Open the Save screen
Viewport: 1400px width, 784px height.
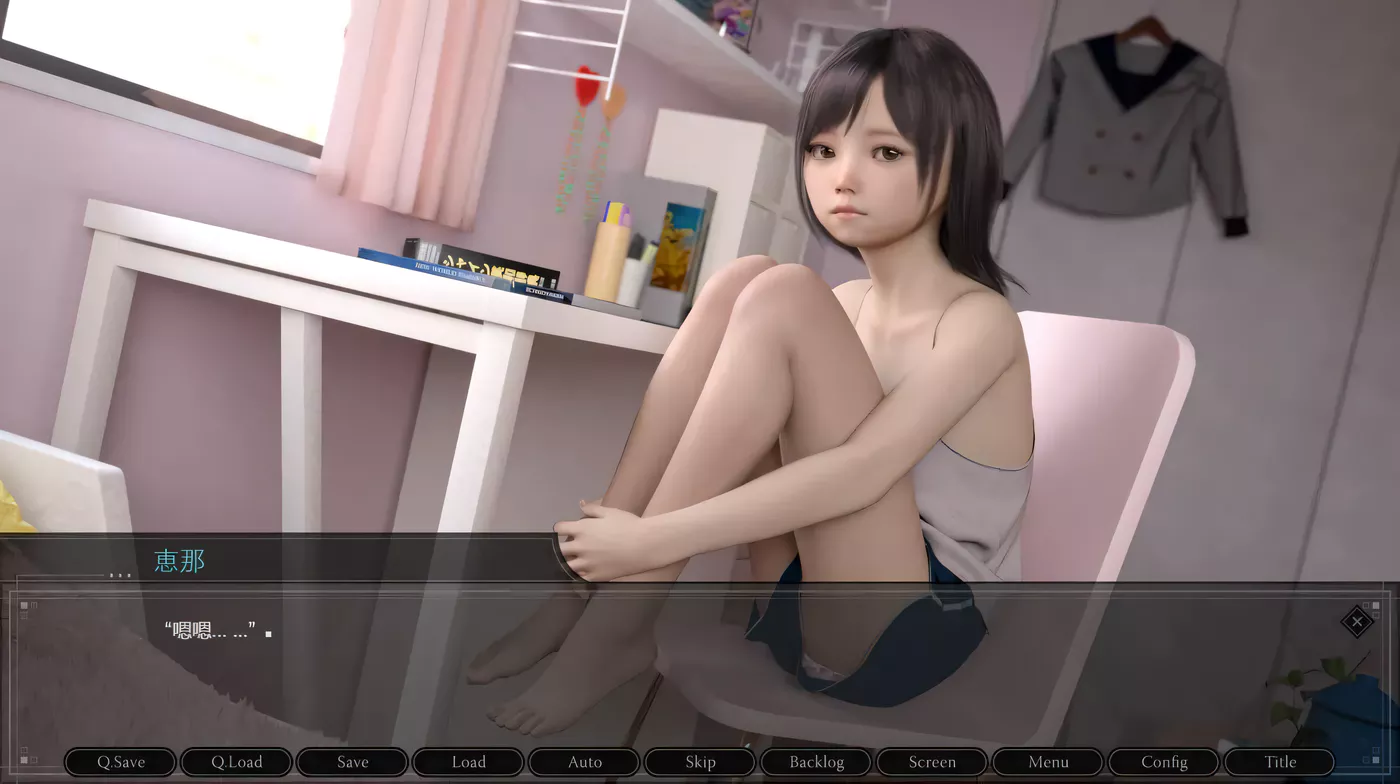pyautogui.click(x=352, y=761)
